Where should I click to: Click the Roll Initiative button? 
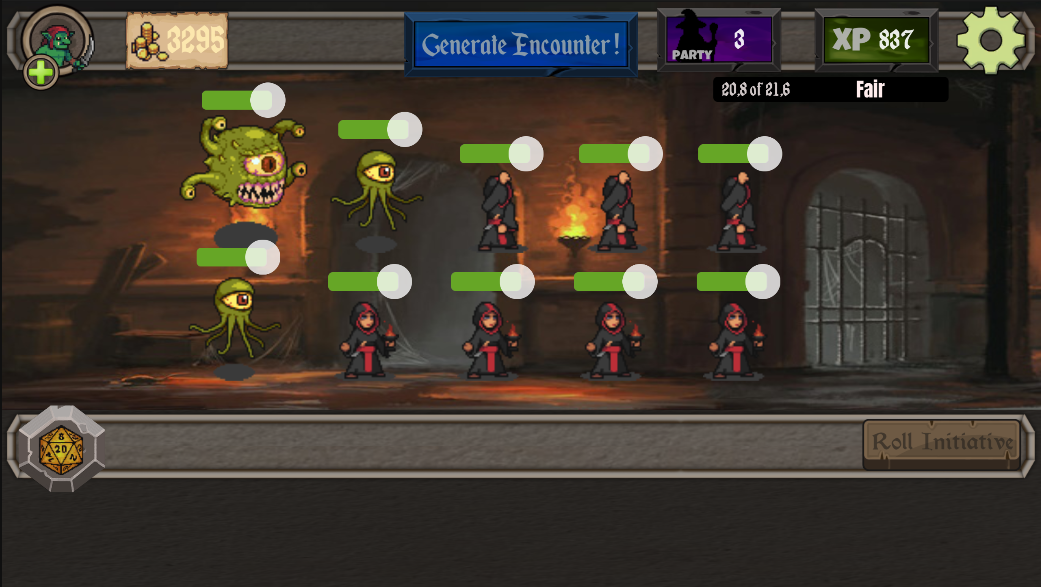coord(942,442)
